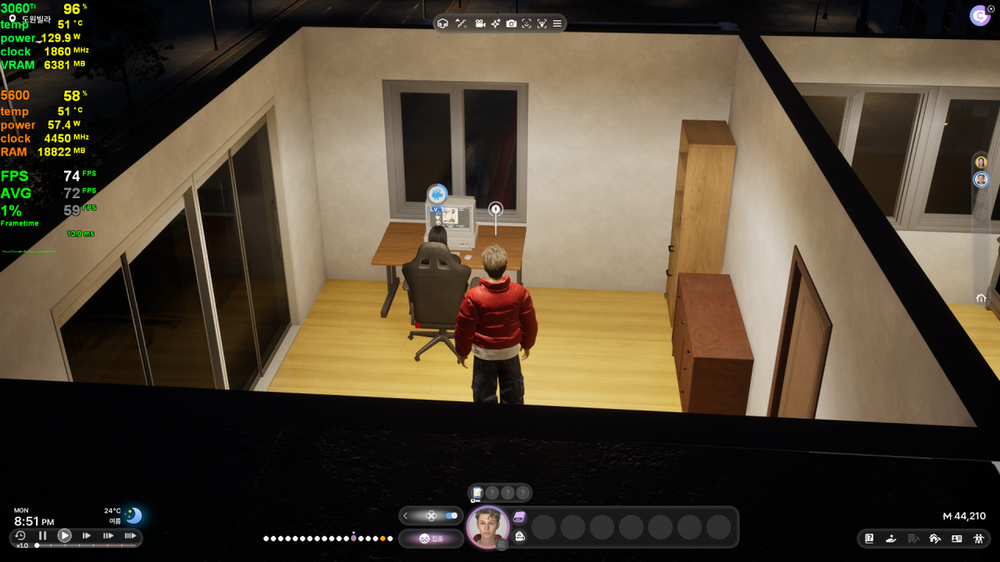Viewport: 1000px width, 562px height.
Task: Open the video camera recording mode
Action: coord(479,23)
